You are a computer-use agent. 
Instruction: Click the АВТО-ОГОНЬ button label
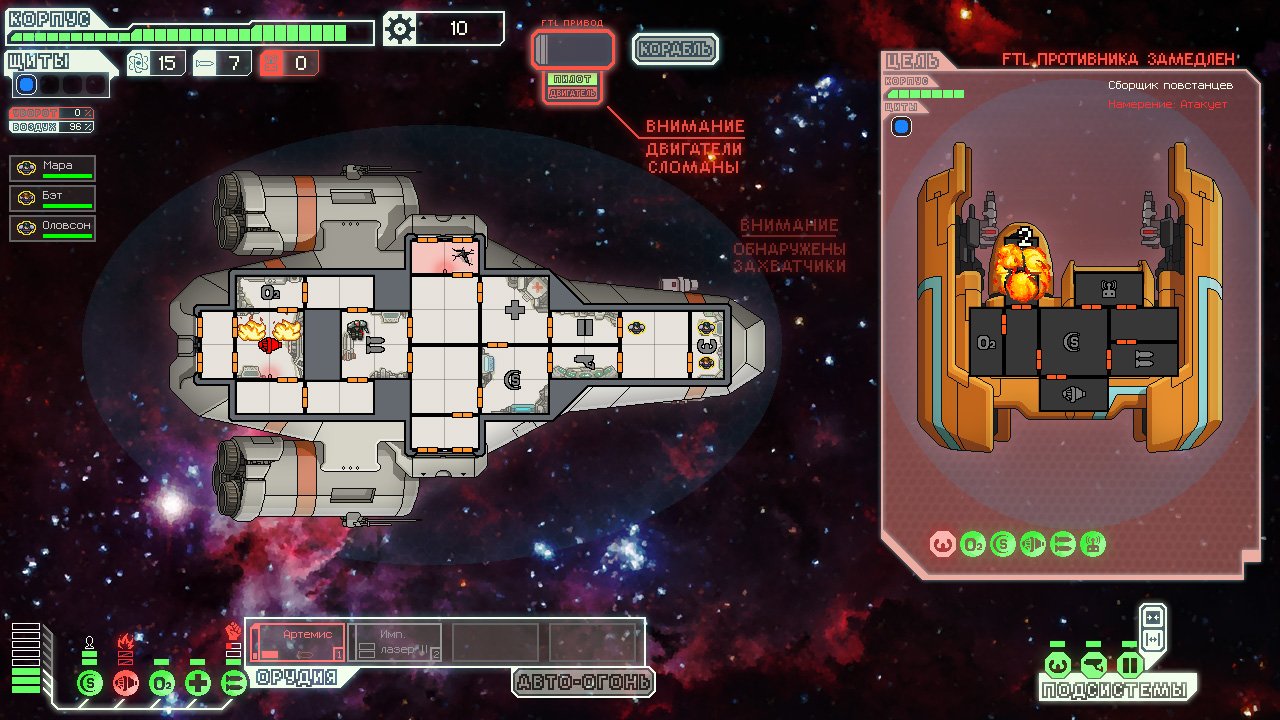tap(582, 680)
